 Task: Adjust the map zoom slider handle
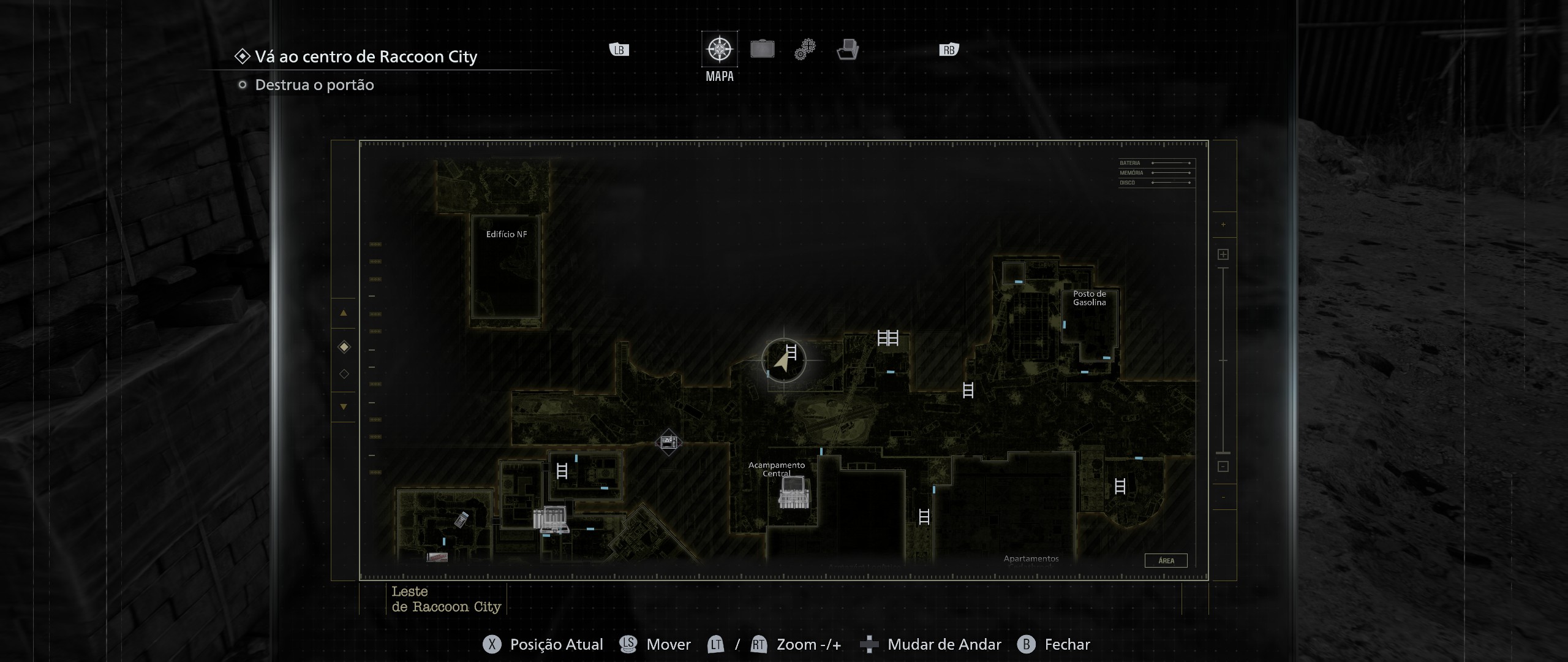[1223, 452]
